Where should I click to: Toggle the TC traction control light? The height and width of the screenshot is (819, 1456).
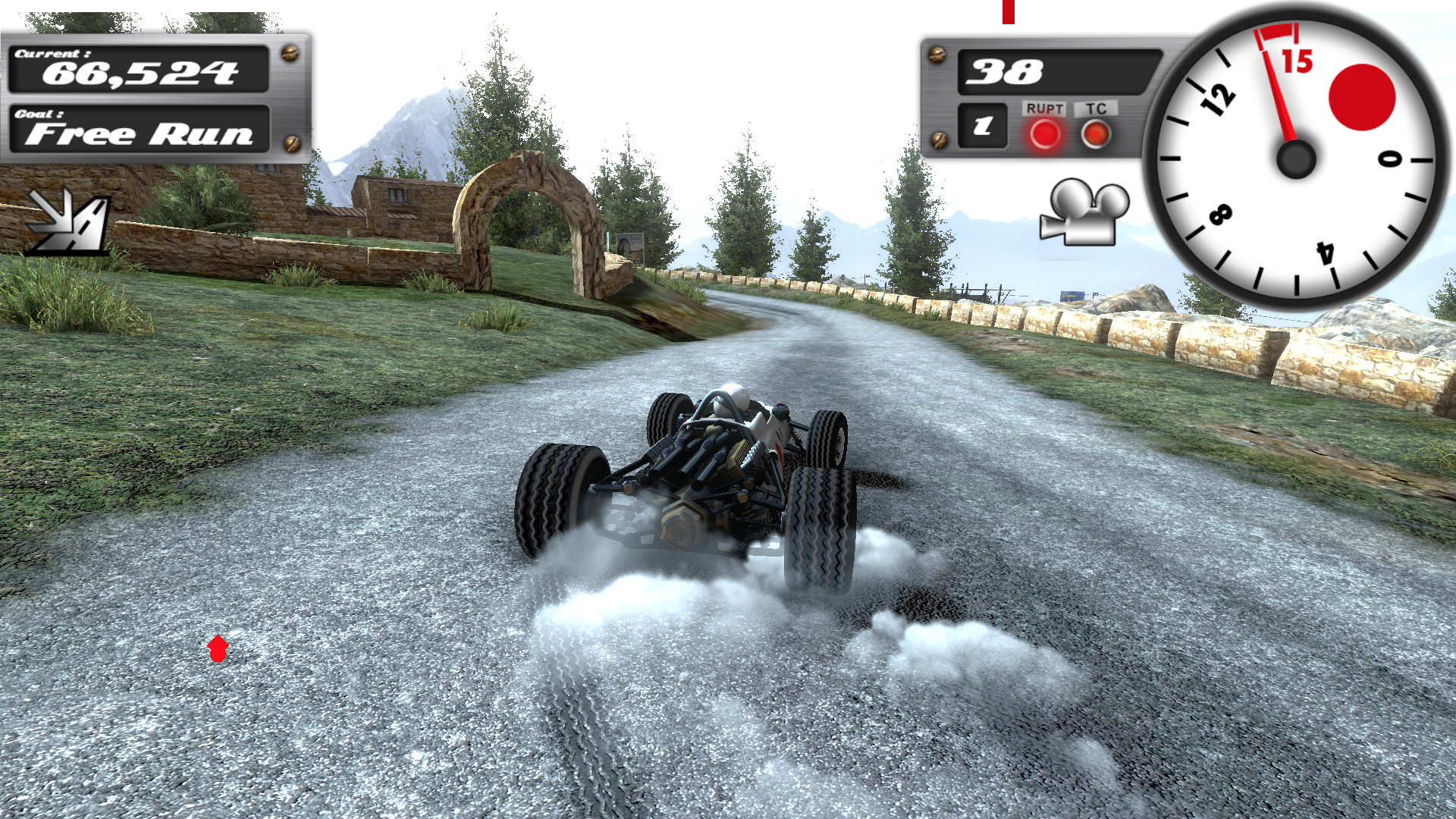pyautogui.click(x=1095, y=133)
